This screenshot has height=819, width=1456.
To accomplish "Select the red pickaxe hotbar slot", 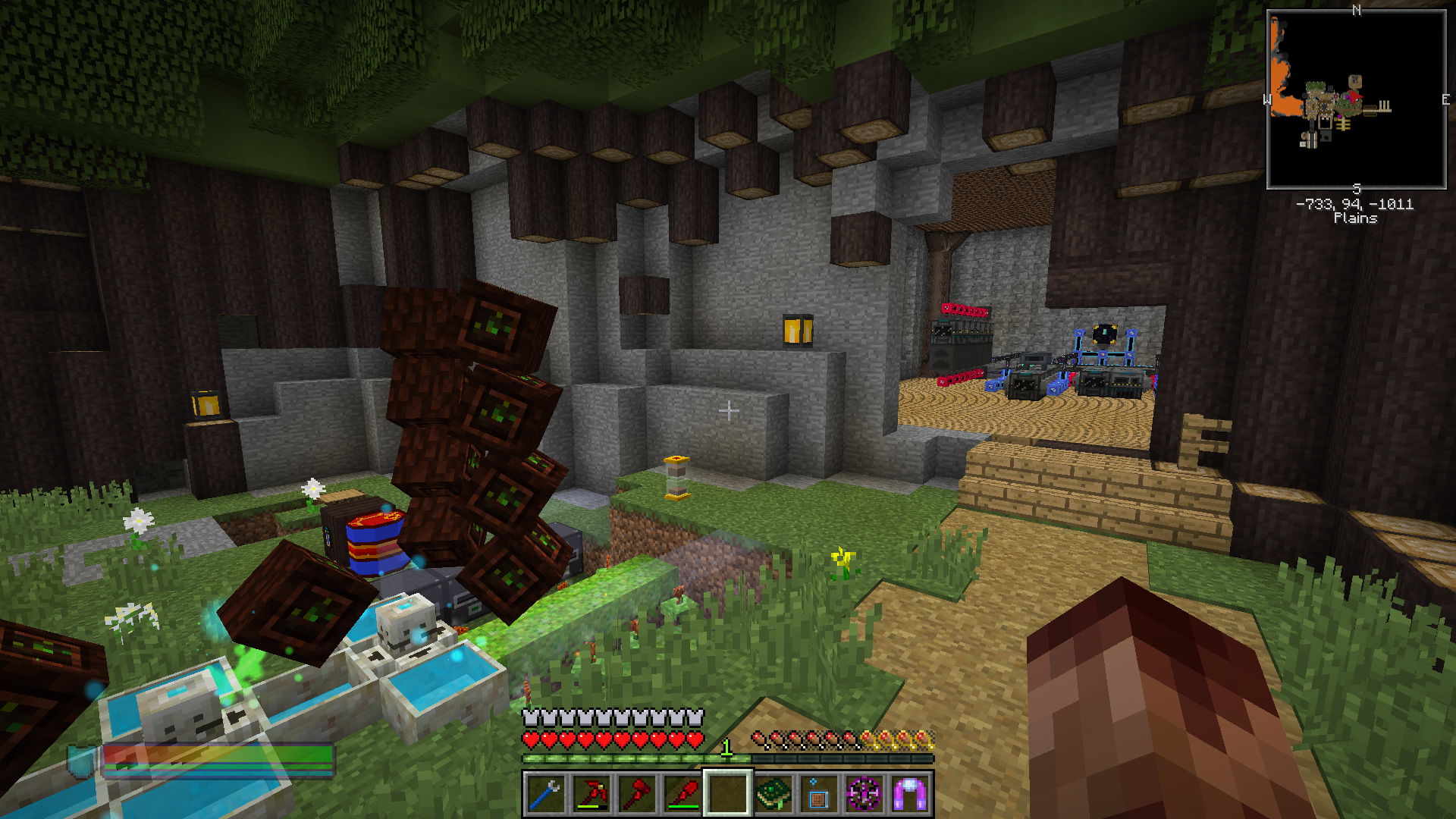I will [591, 794].
